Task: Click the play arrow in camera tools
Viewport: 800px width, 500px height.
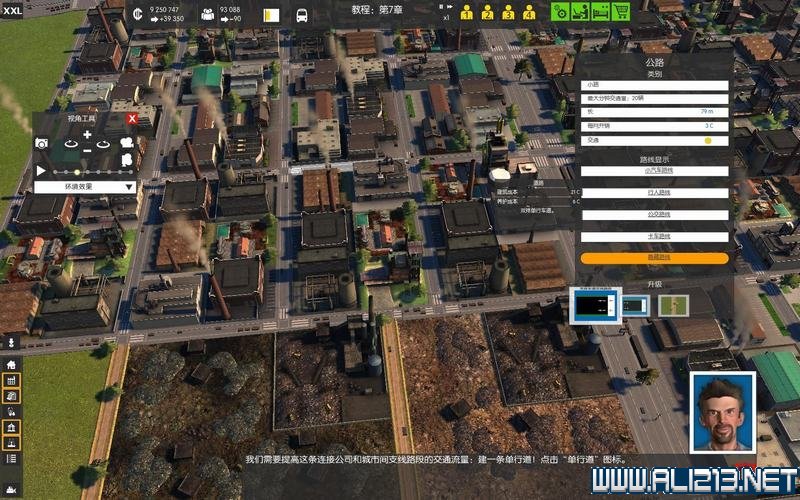Action: [41, 171]
